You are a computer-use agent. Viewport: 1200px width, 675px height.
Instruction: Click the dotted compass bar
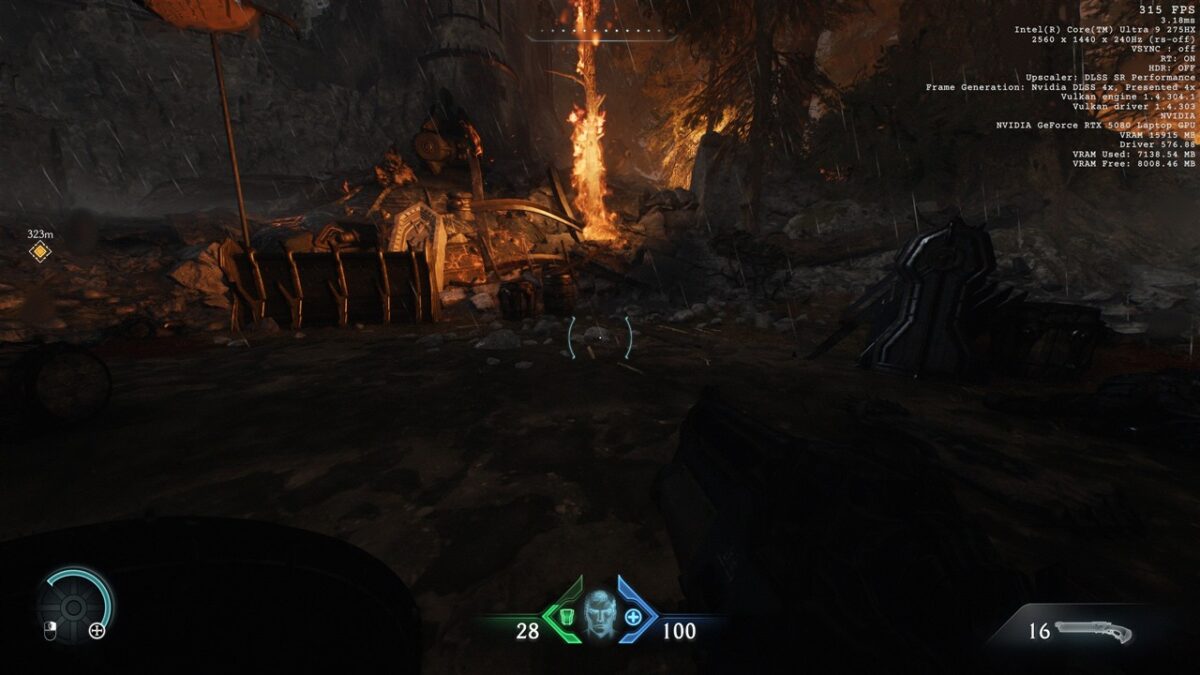(601, 33)
